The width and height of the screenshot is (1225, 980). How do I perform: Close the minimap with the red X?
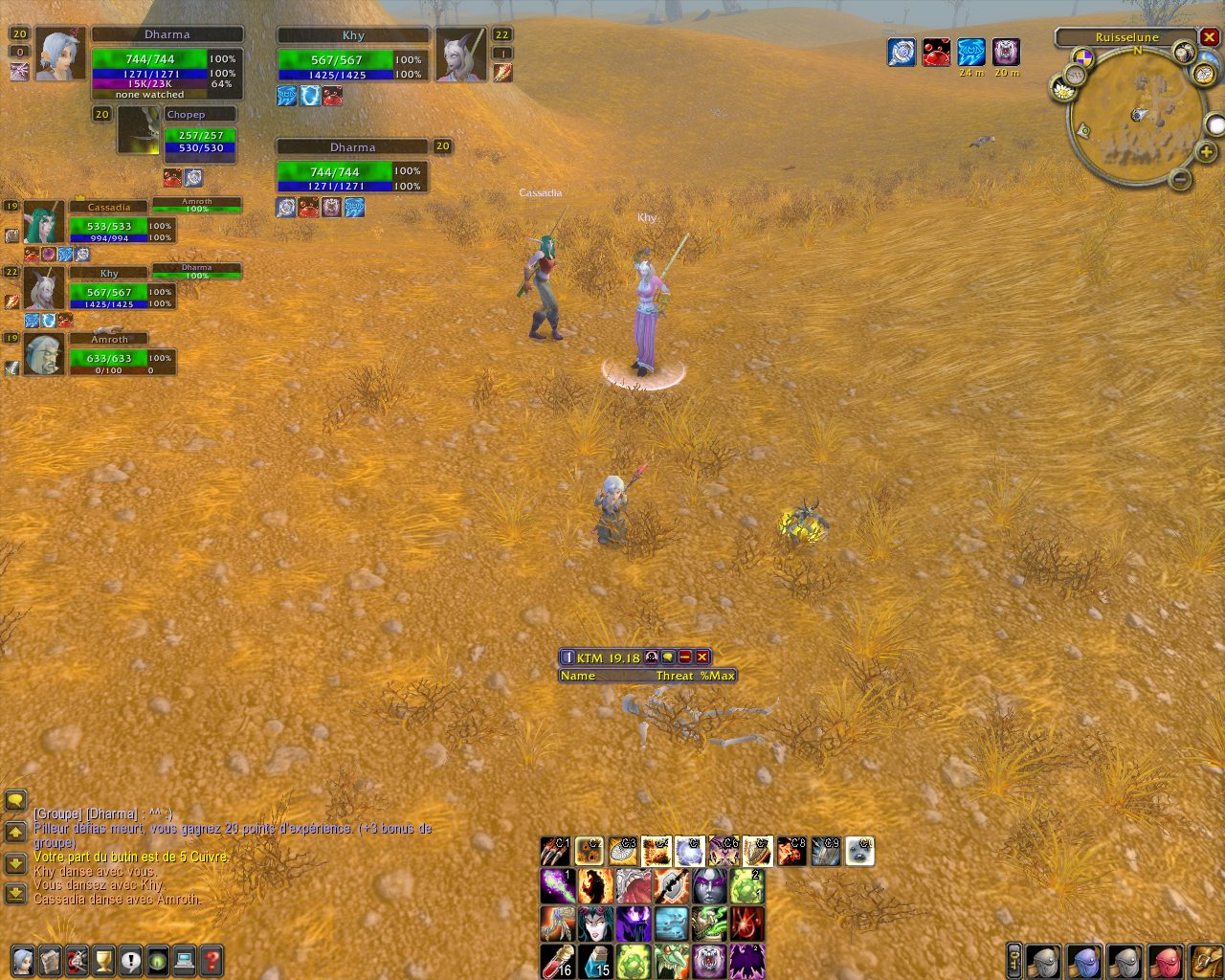1209,37
